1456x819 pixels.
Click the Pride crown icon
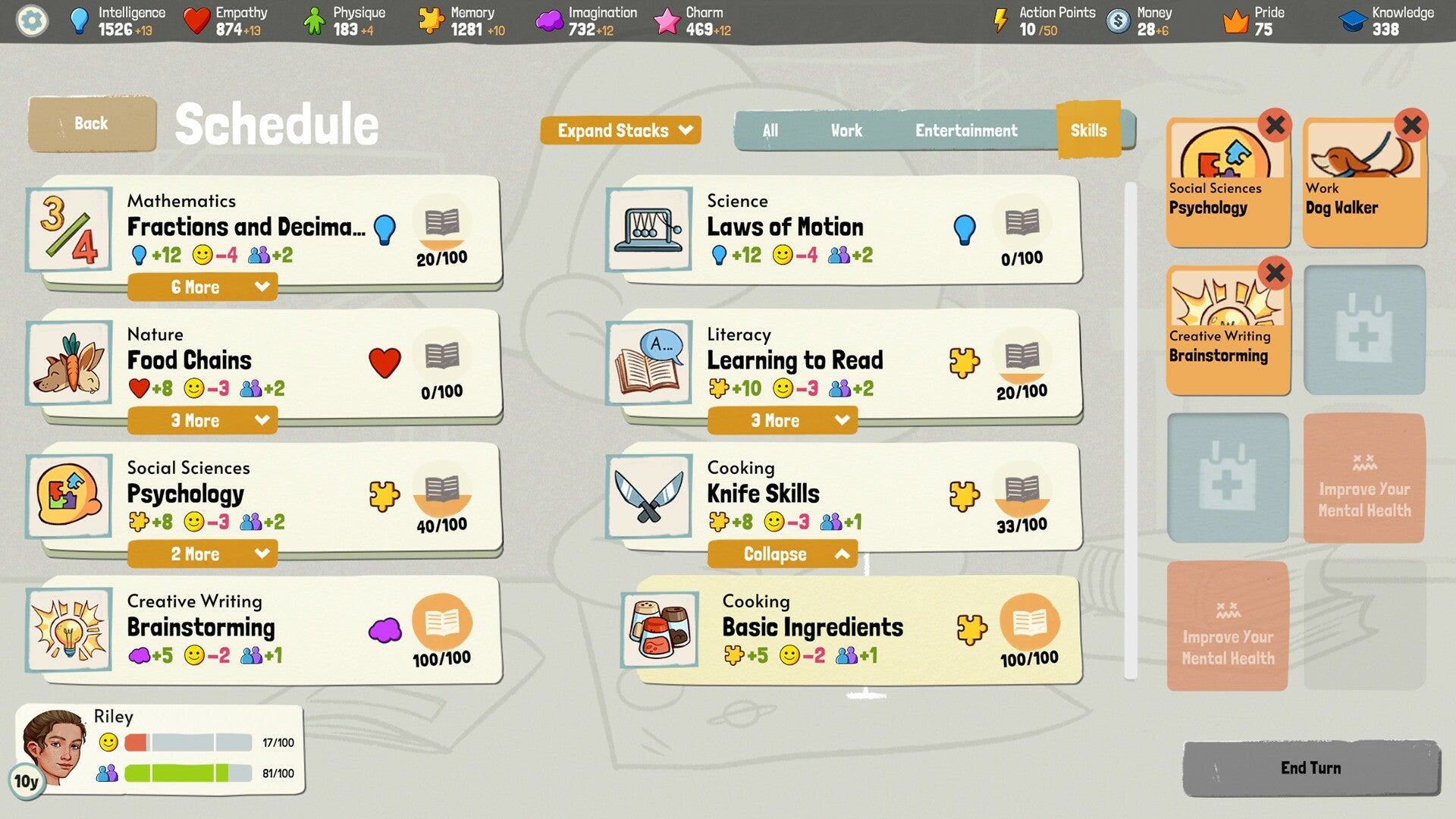[x=1237, y=20]
